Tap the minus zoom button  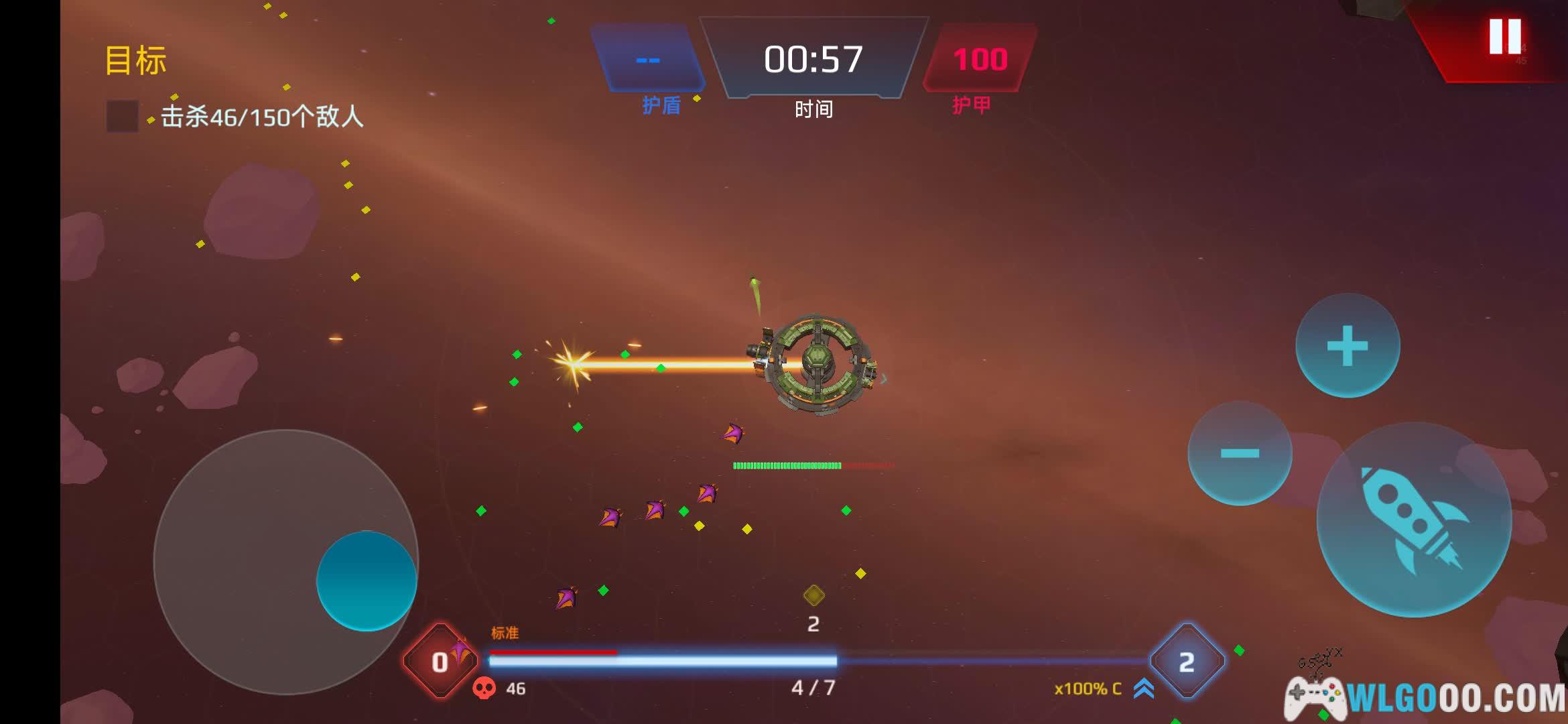coord(1240,453)
